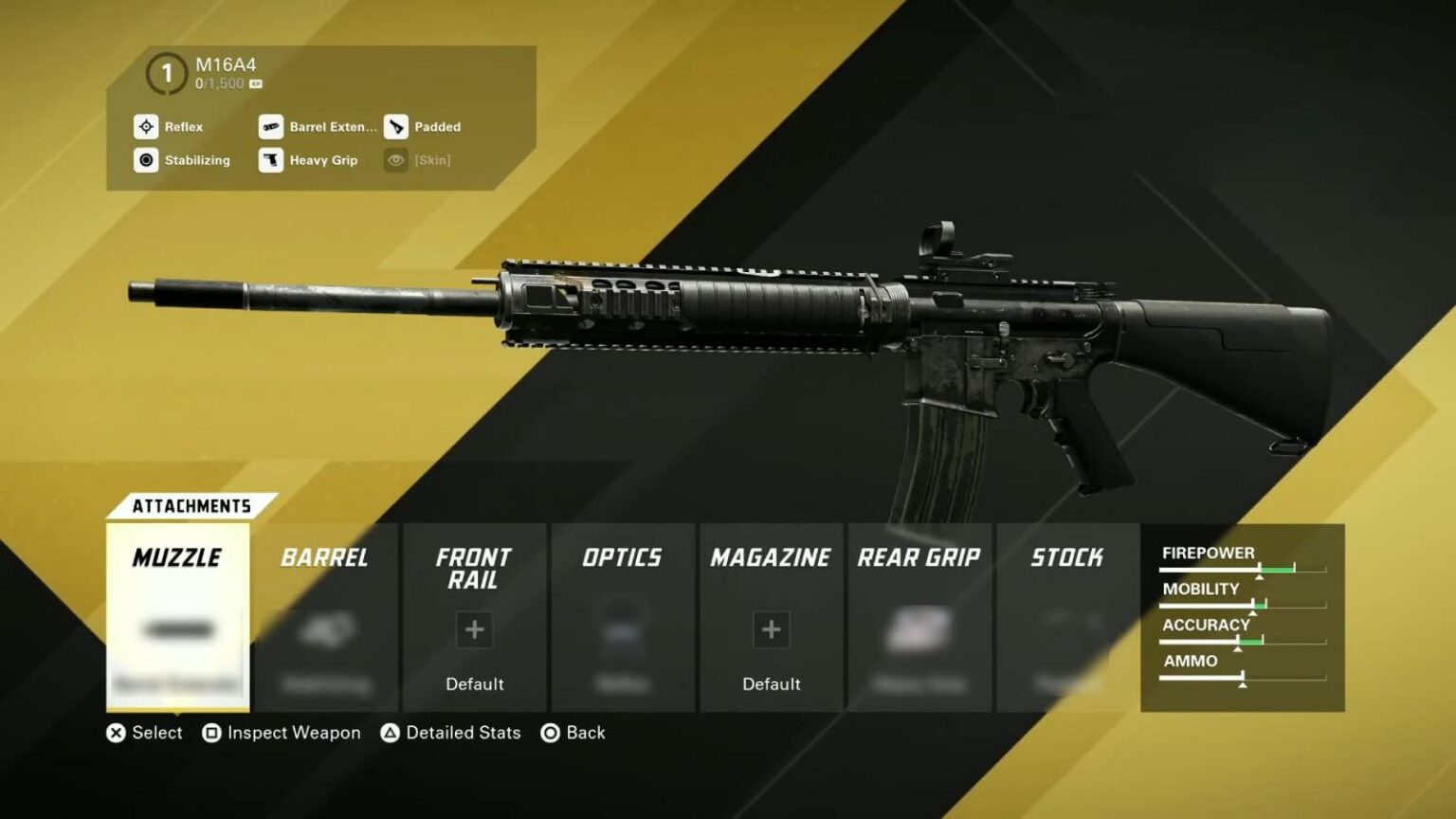Select the Padded stock attachment icon
The width and height of the screenshot is (1456, 819).
[x=395, y=127]
